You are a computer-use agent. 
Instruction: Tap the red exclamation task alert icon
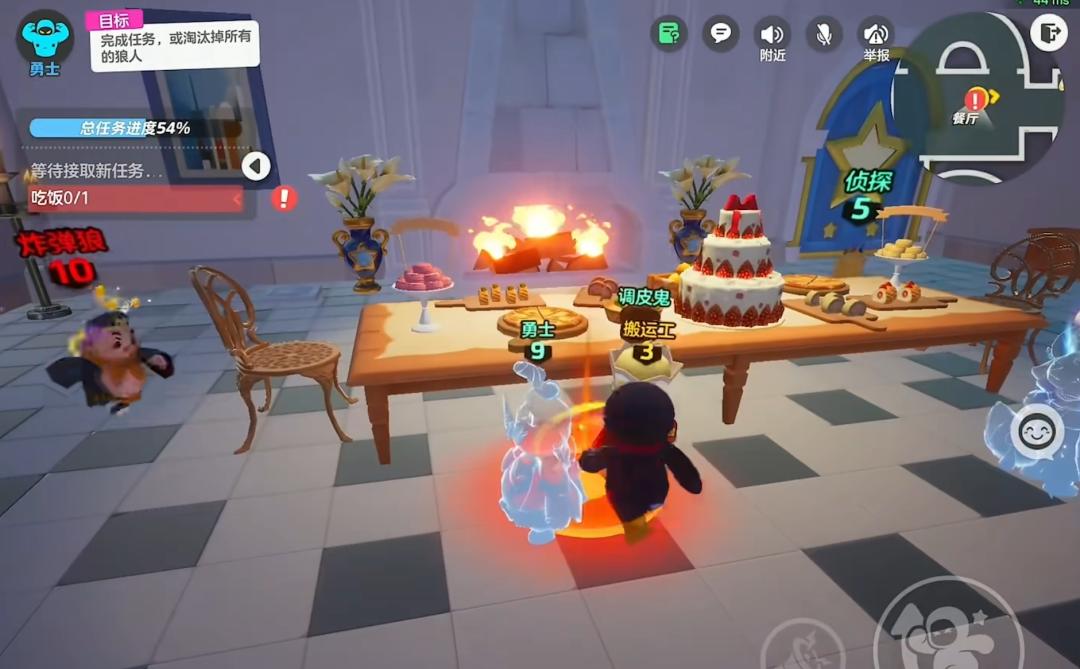click(284, 198)
